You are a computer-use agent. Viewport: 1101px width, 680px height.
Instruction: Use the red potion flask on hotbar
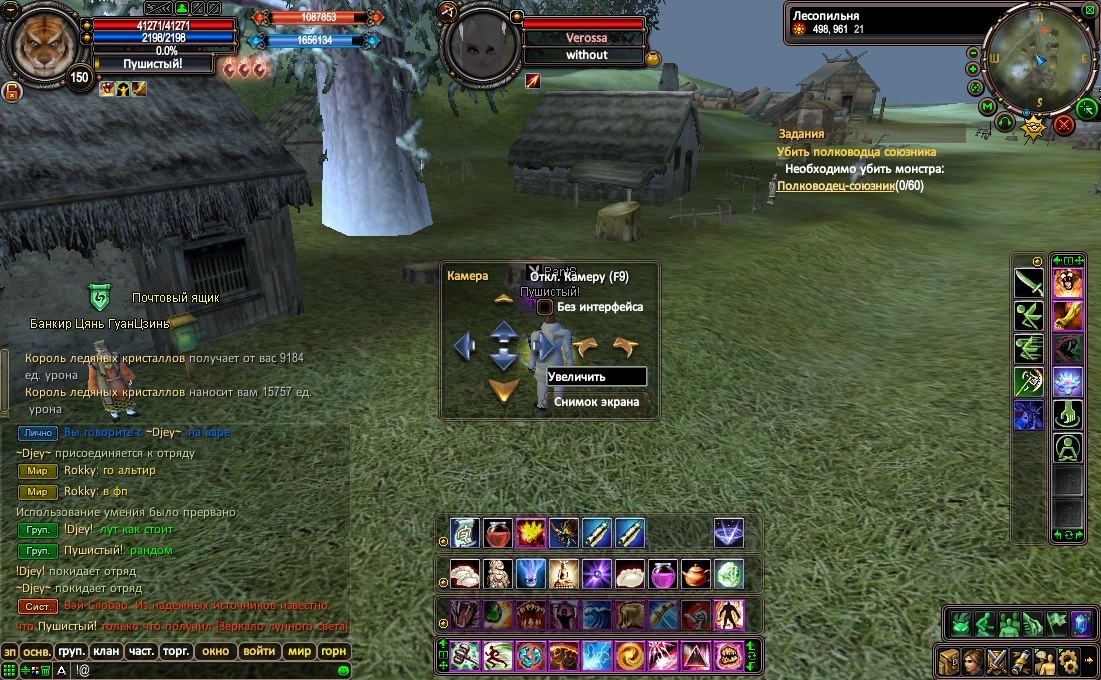point(498,533)
